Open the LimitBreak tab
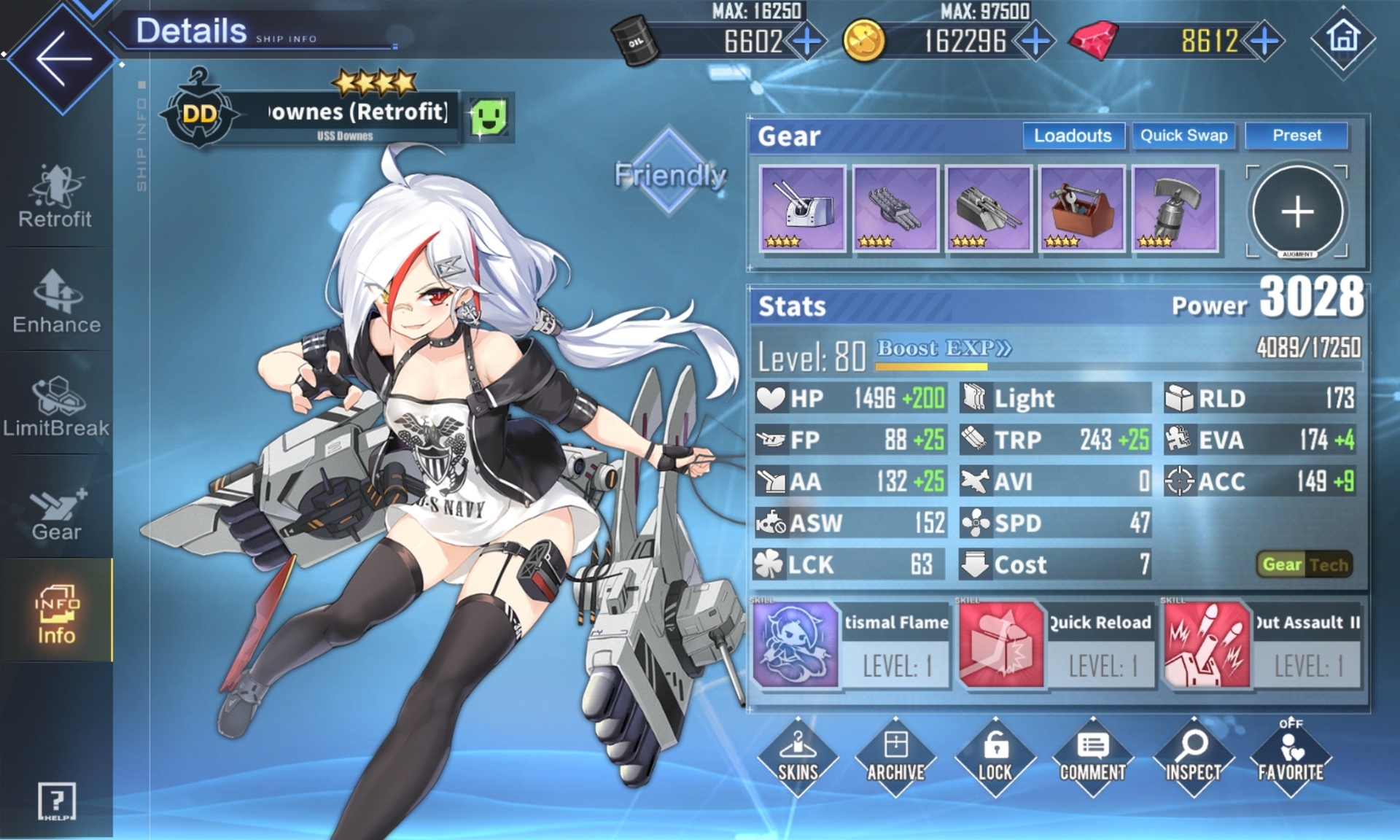 tap(56, 407)
